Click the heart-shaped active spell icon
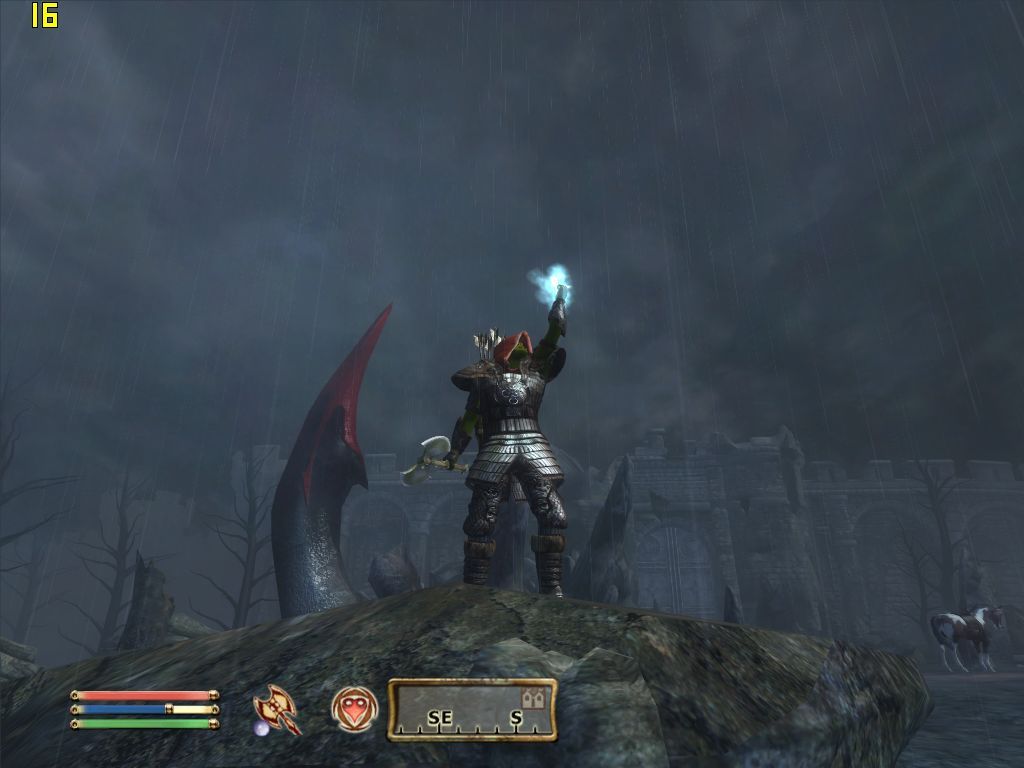 pyautogui.click(x=354, y=709)
